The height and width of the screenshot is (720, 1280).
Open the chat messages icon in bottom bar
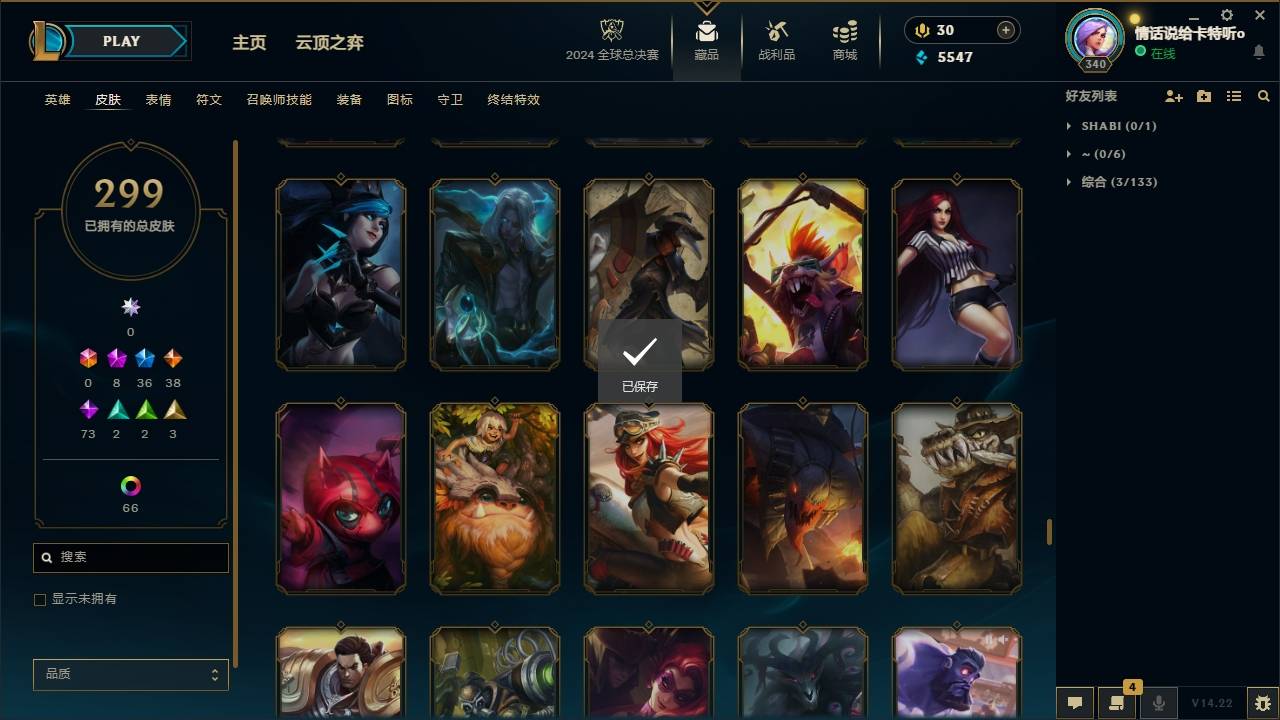click(1074, 702)
